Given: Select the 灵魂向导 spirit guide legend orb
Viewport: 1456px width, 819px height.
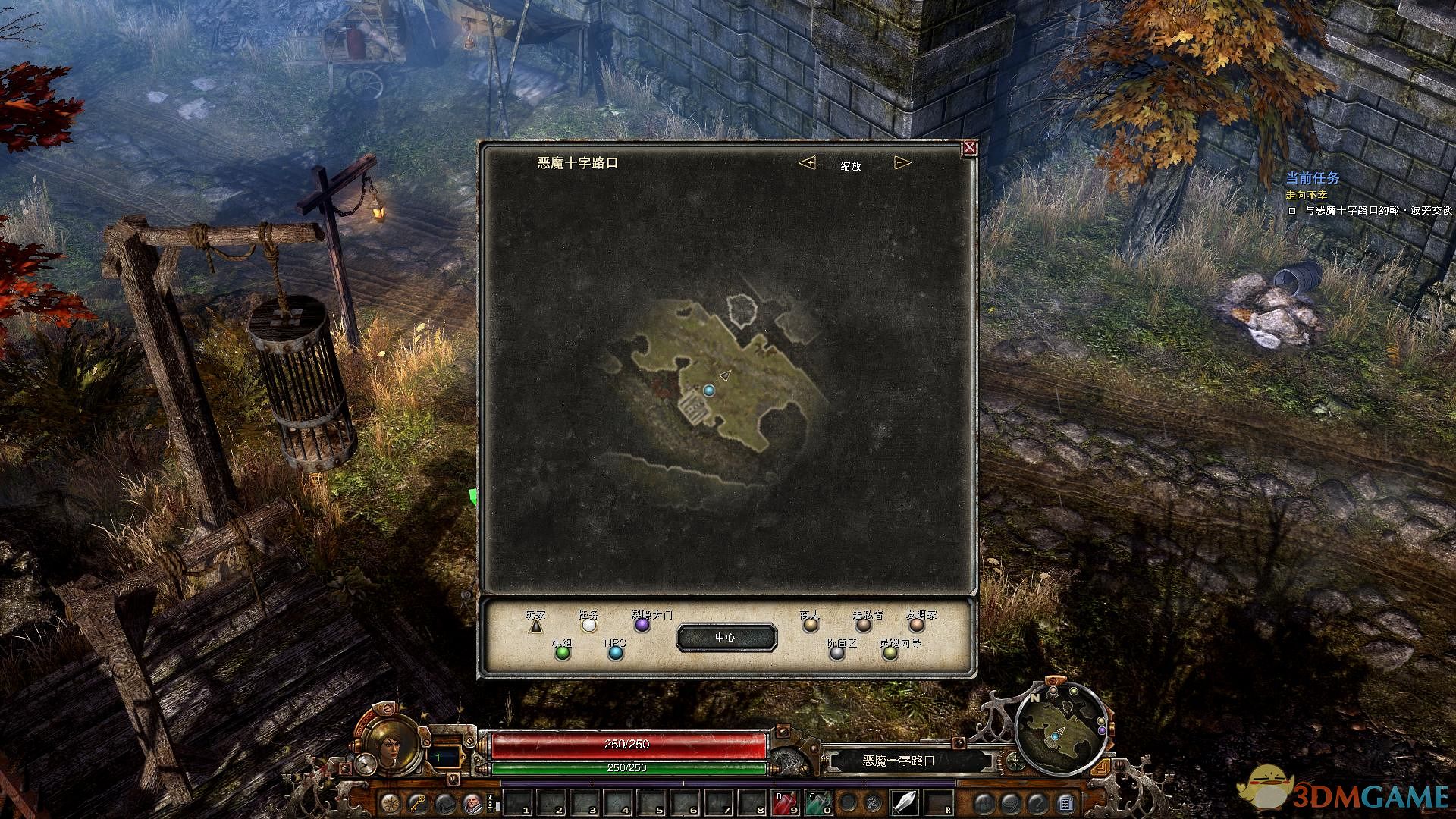Looking at the screenshot, I should 890,652.
